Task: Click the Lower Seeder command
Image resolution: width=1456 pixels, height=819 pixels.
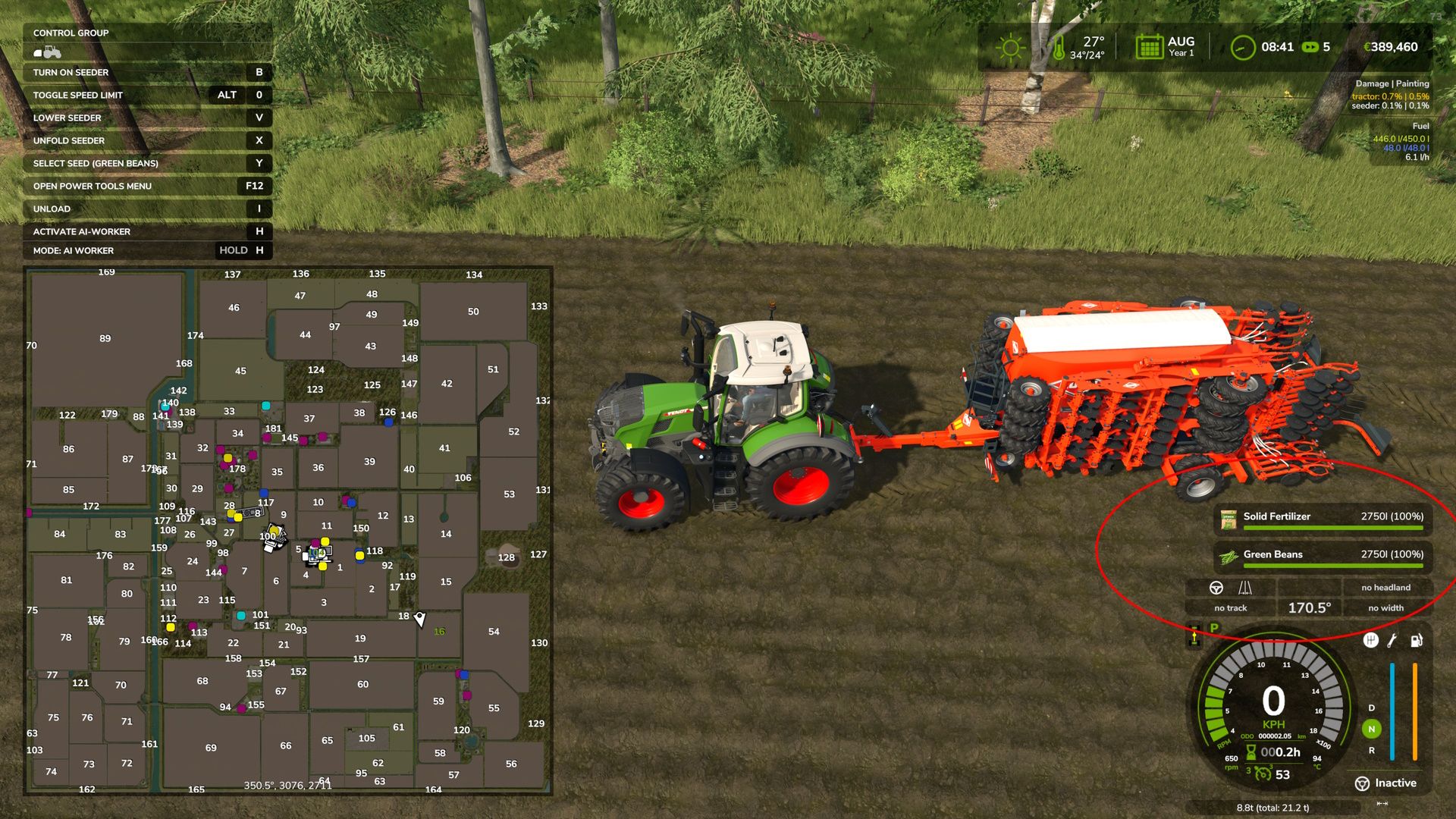Action: (x=67, y=118)
